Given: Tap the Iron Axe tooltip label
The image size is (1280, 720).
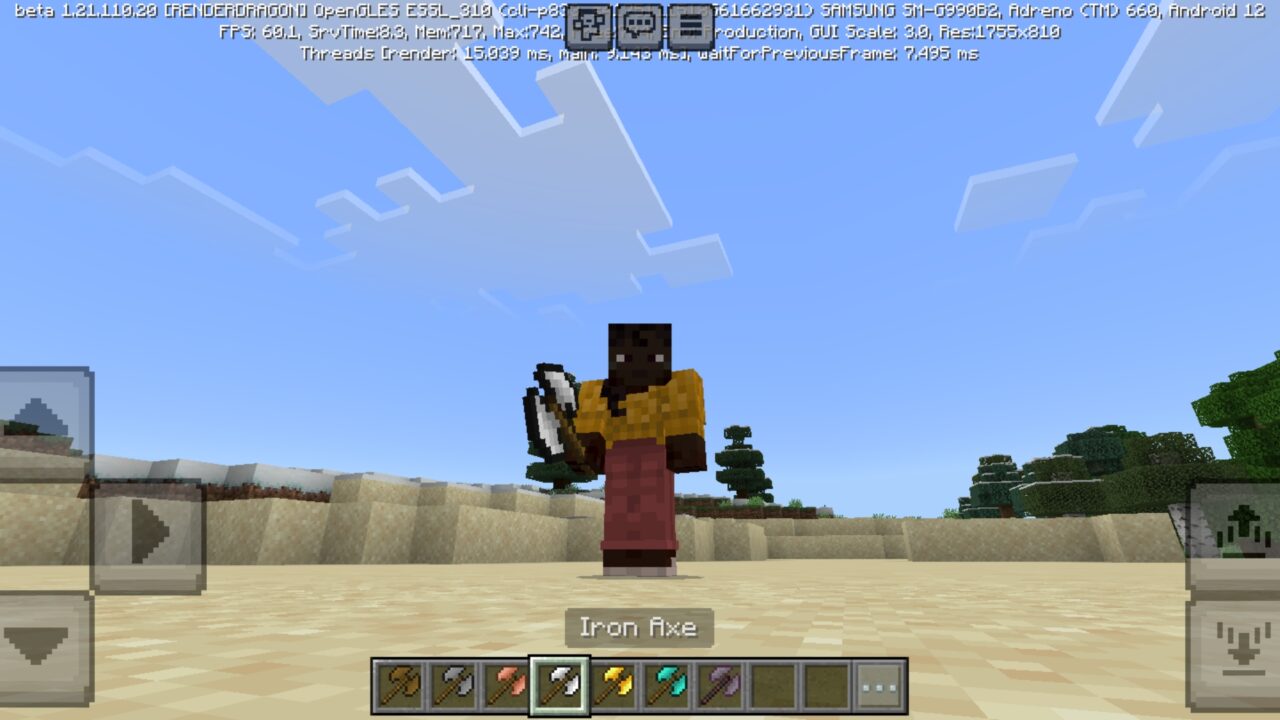Looking at the screenshot, I should click(x=639, y=629).
